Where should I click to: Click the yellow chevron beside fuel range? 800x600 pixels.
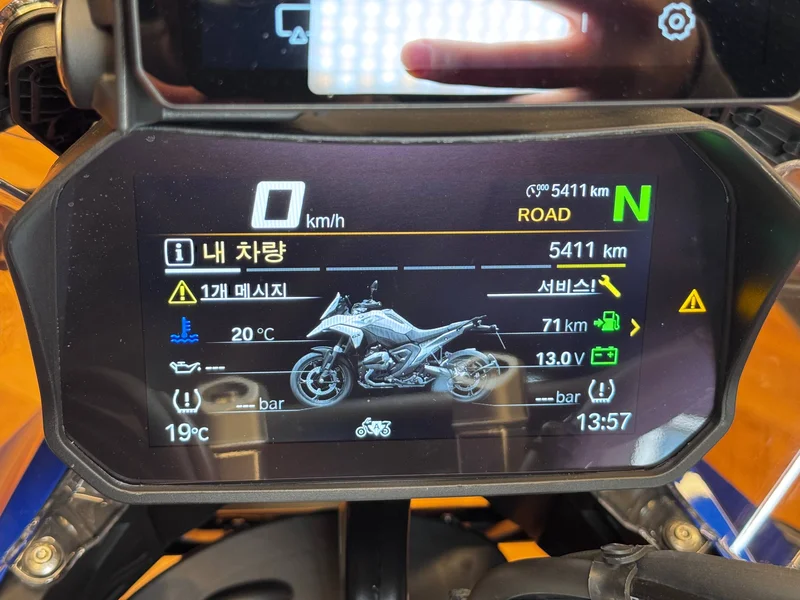click(634, 326)
